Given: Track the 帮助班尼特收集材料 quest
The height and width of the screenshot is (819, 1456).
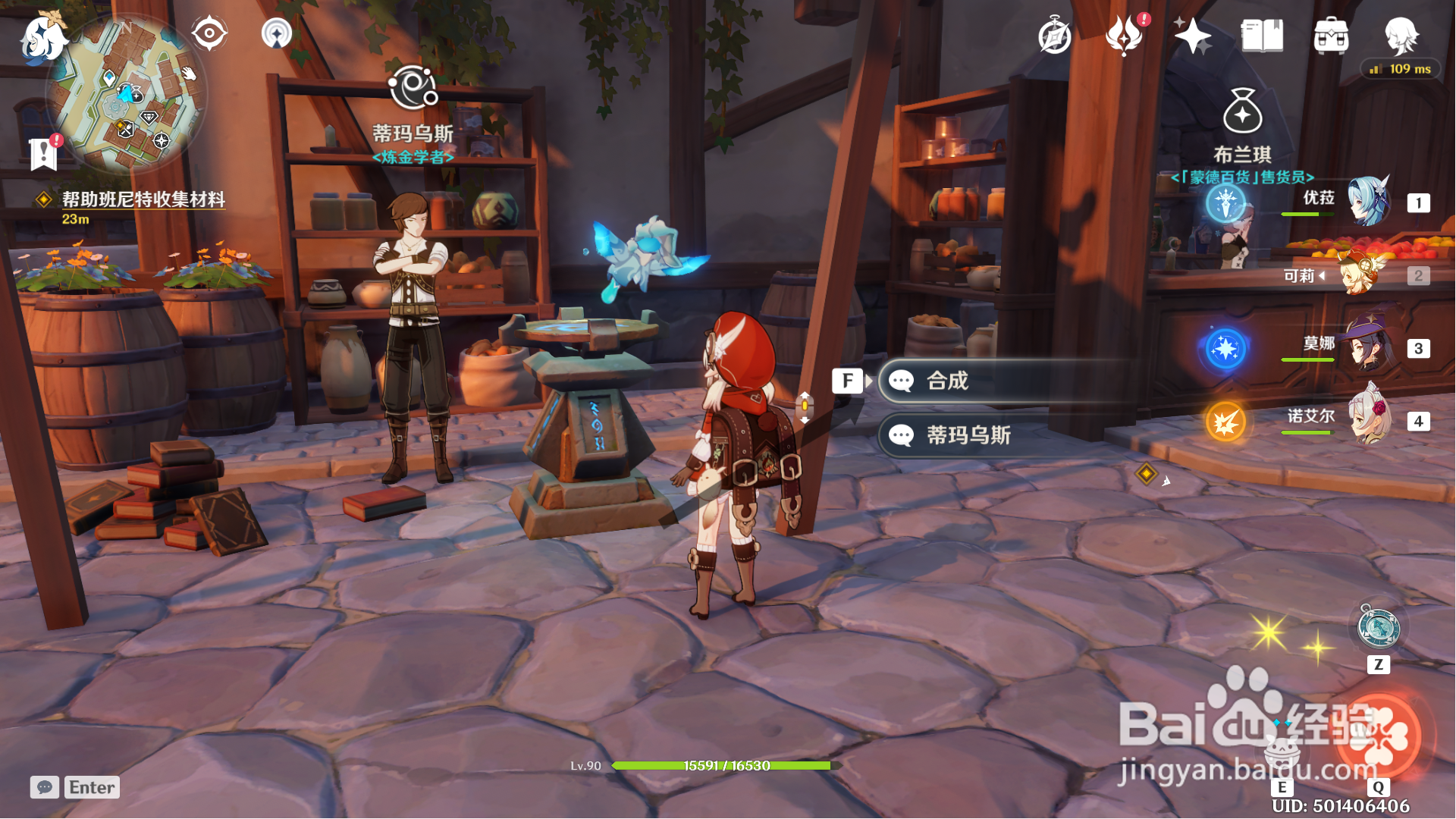Looking at the screenshot, I should tap(143, 199).
